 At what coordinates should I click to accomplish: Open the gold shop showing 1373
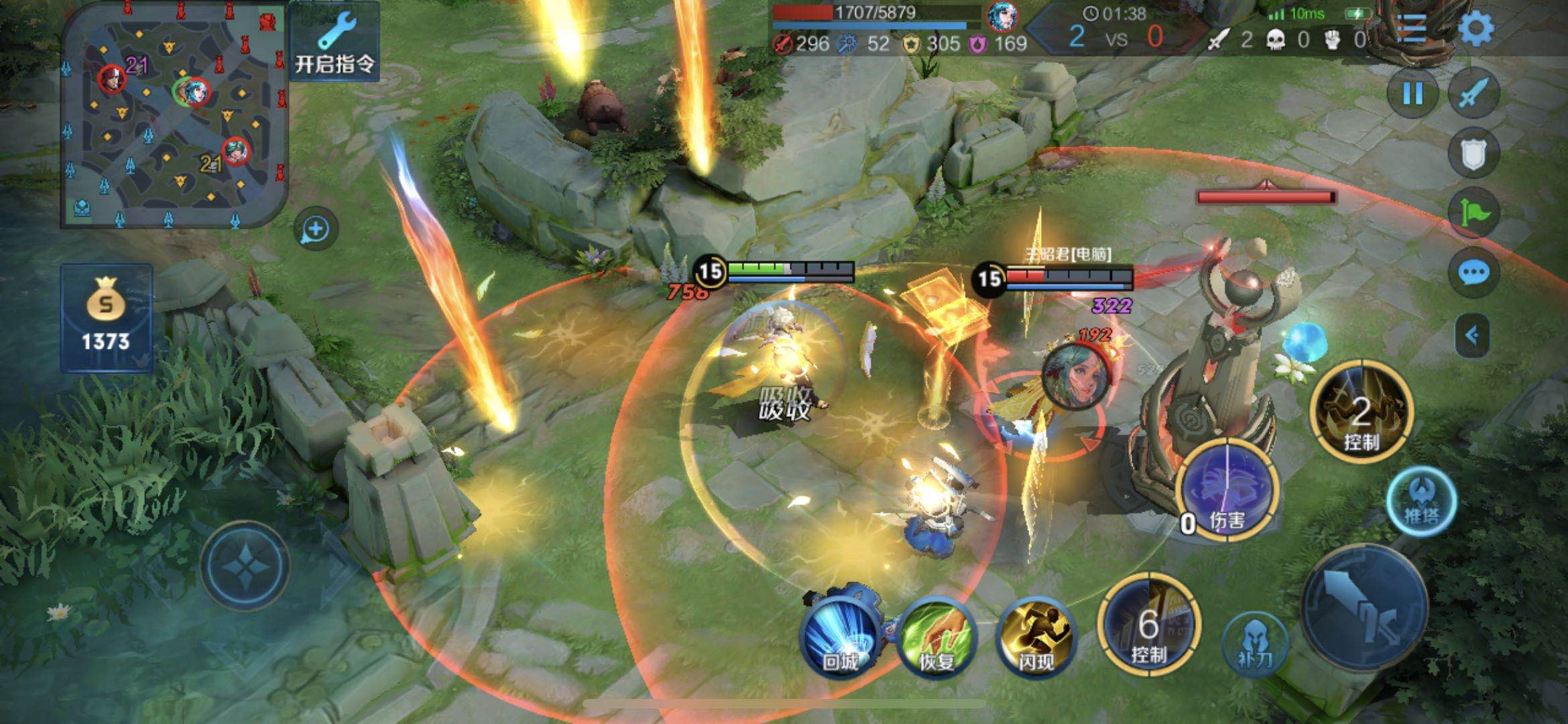(106, 318)
